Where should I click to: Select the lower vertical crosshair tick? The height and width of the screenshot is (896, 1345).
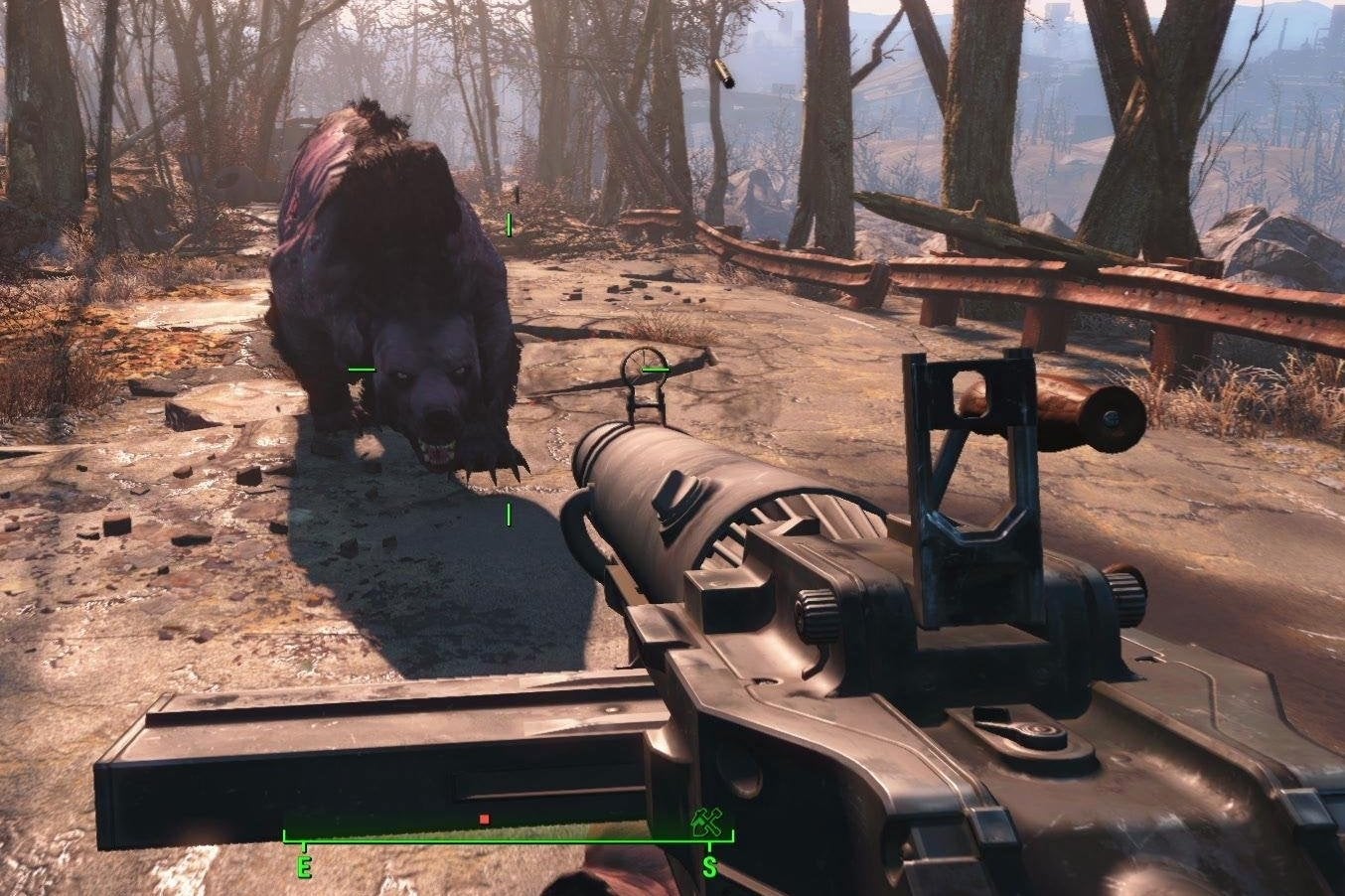pyautogui.click(x=510, y=513)
